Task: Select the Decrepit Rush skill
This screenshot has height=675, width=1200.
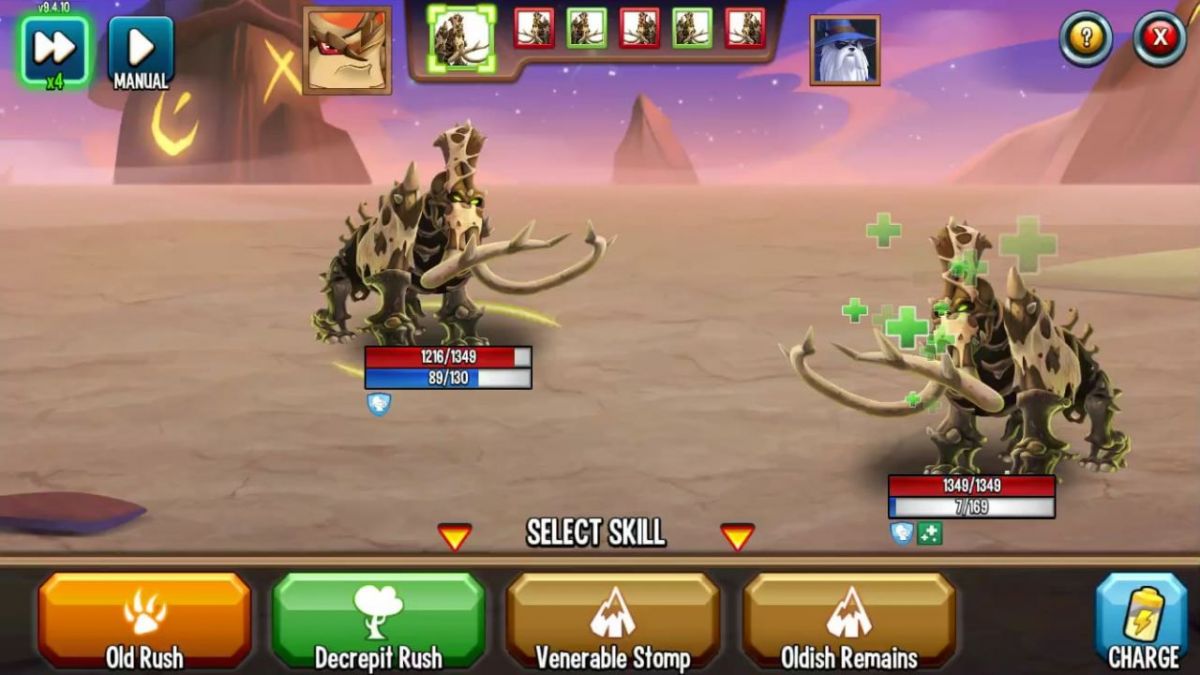Action: point(378,620)
